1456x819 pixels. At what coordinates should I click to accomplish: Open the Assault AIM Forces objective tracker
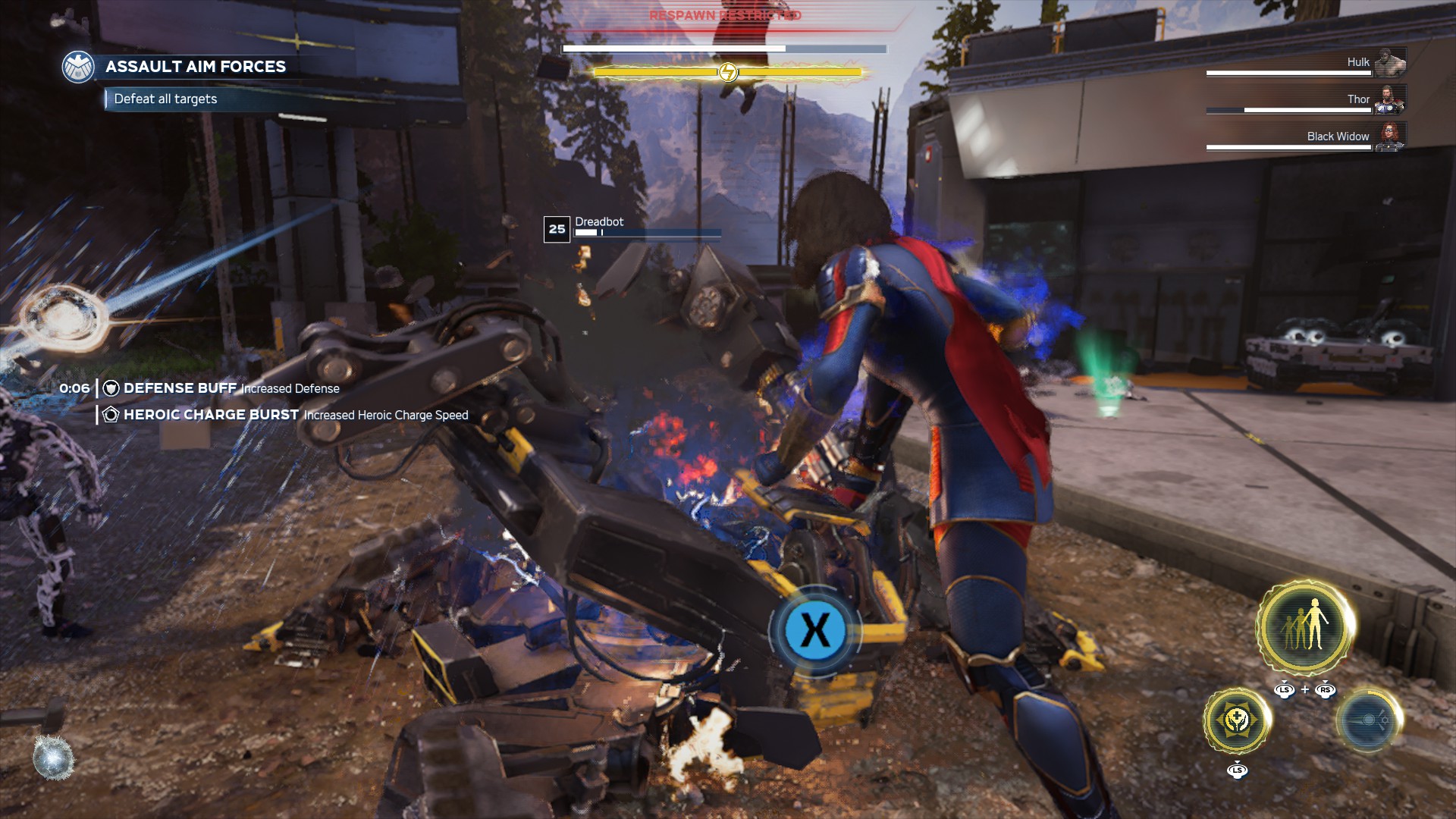click(196, 67)
